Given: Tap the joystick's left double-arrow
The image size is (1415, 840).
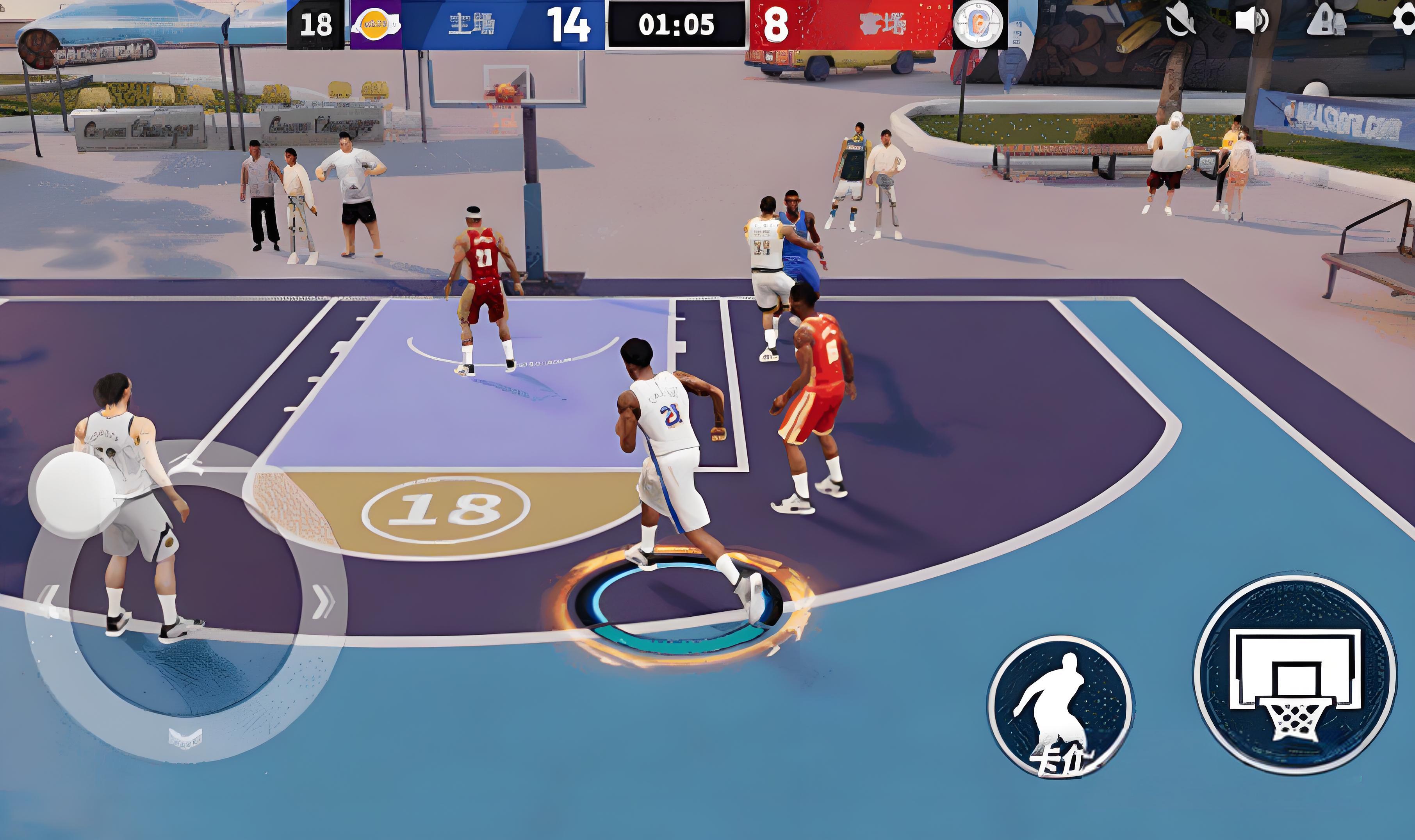Looking at the screenshot, I should pyautogui.click(x=49, y=600).
